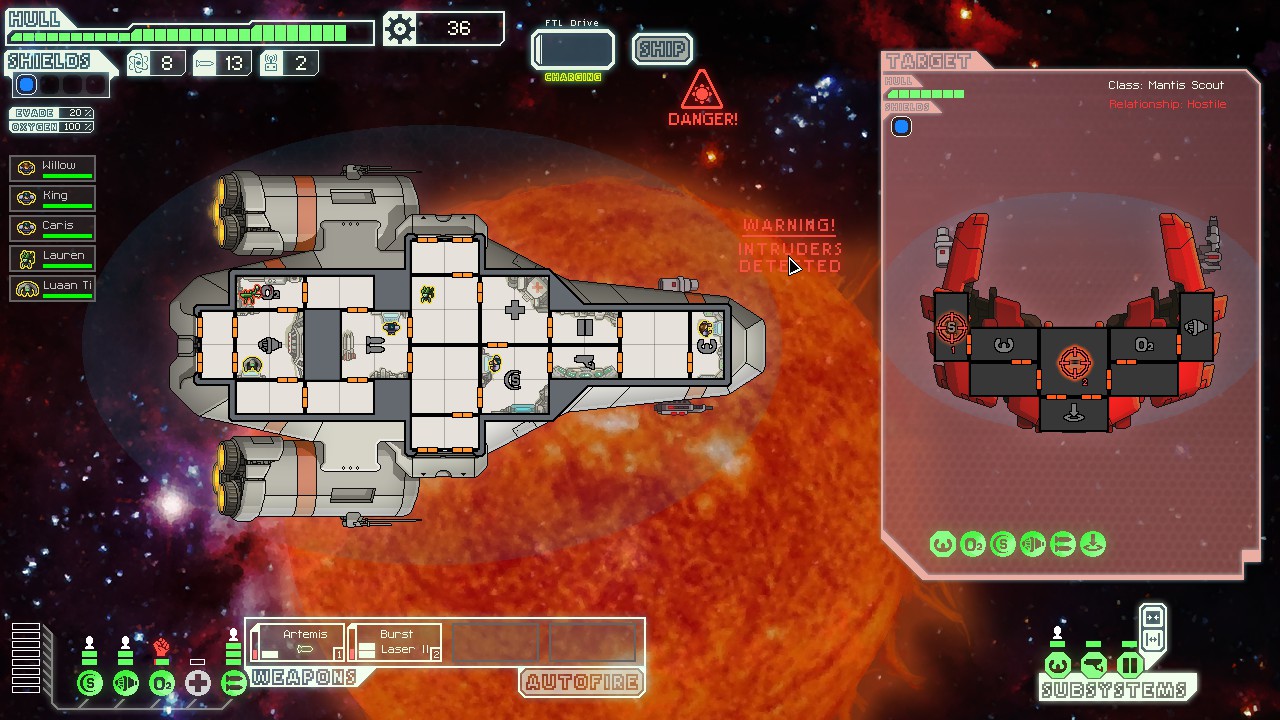Viewport: 1280px width, 720px height.
Task: Click the engines system icon
Action: click(126, 684)
